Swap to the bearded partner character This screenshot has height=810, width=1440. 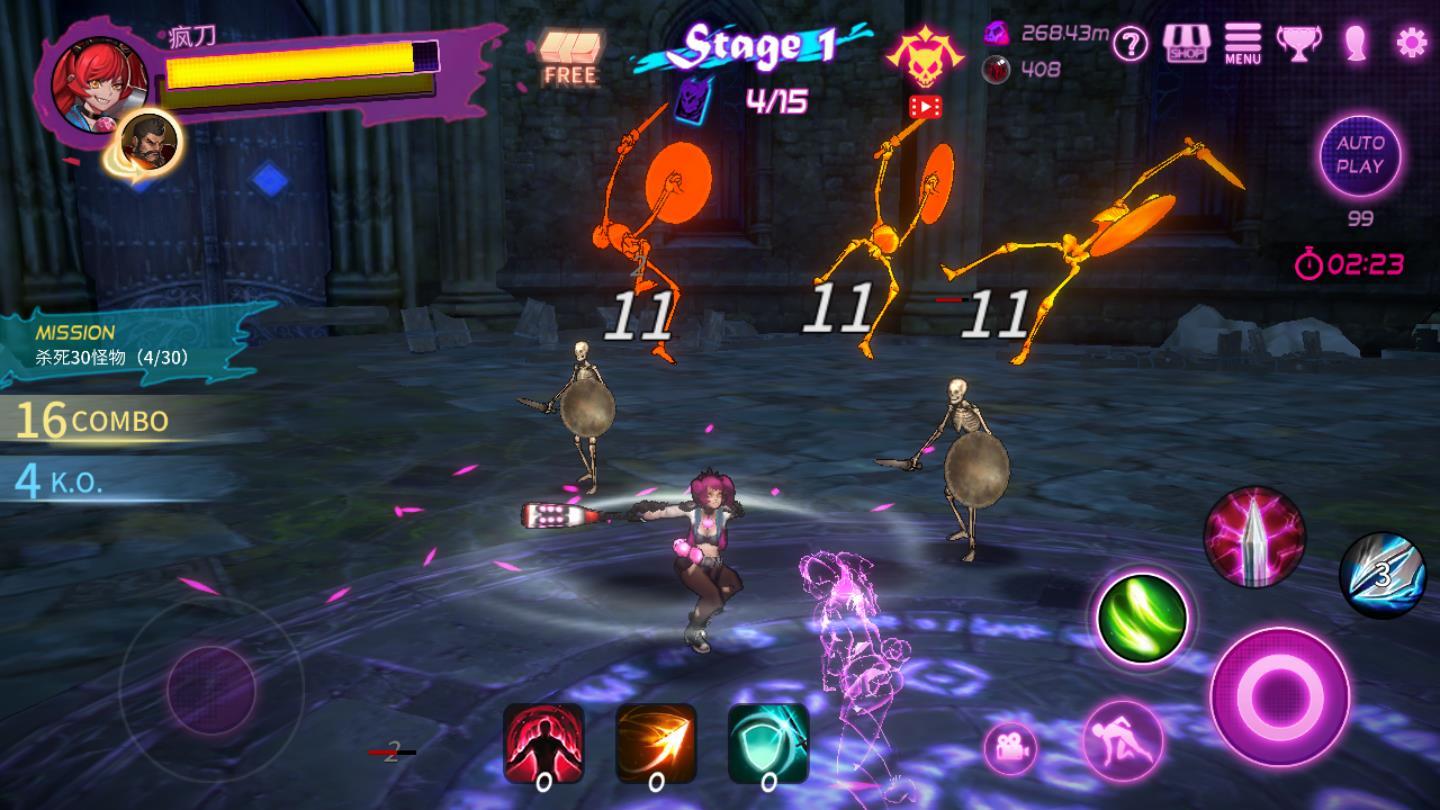(x=149, y=140)
